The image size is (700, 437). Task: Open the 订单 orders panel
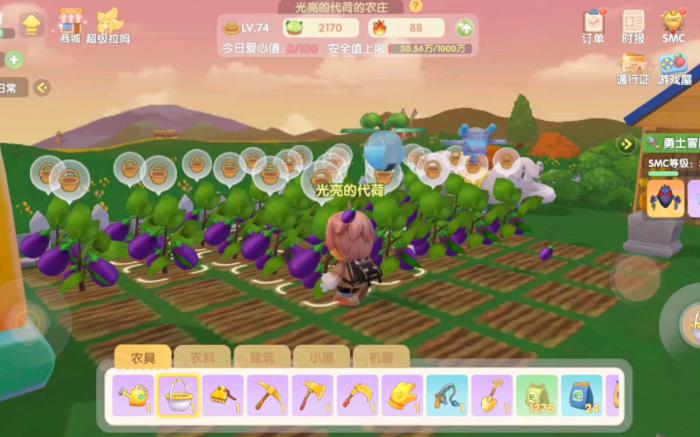(x=593, y=25)
